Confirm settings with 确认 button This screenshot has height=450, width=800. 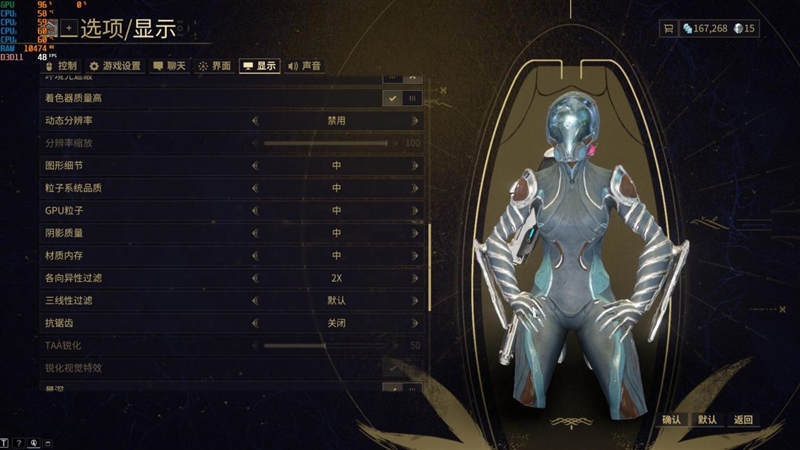[x=671, y=420]
